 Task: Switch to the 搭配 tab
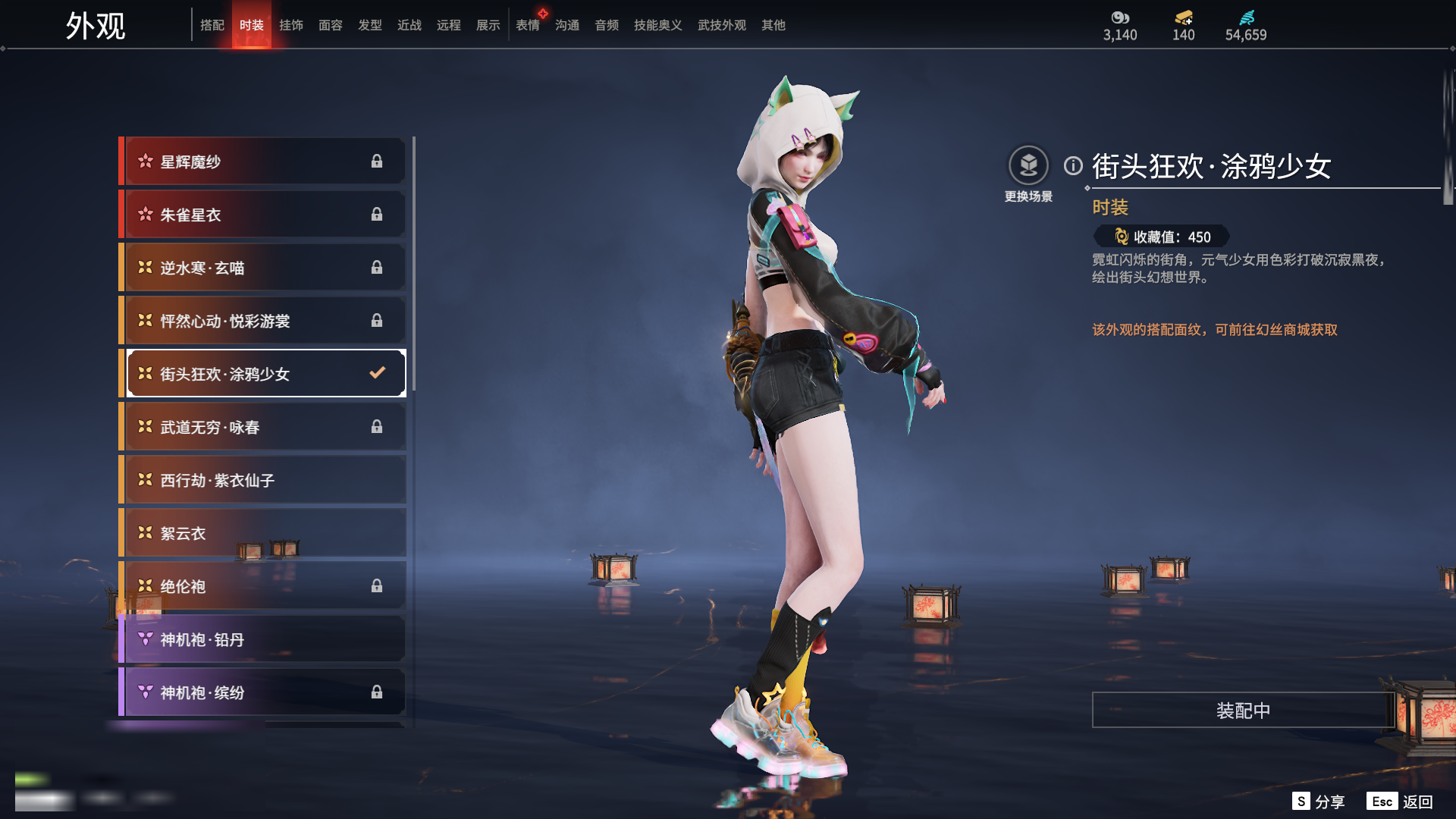[212, 25]
